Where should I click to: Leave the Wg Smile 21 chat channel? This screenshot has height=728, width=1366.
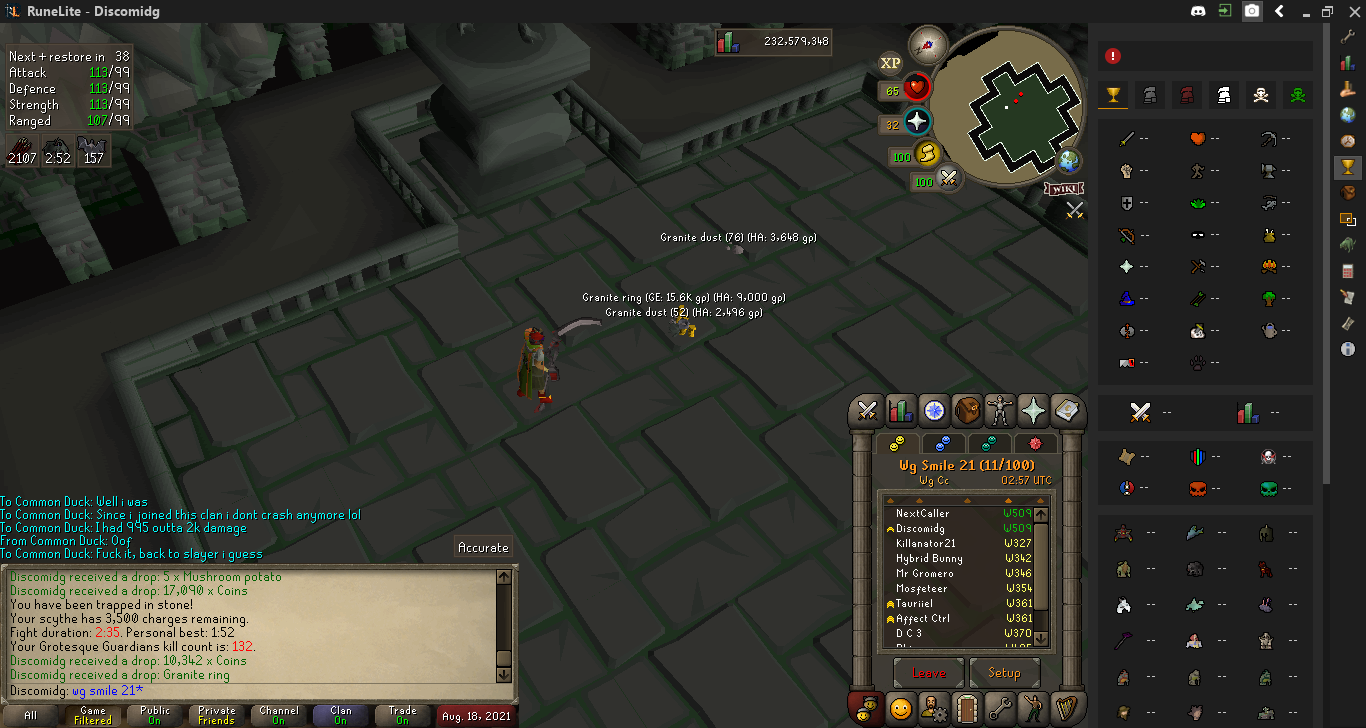(x=928, y=673)
